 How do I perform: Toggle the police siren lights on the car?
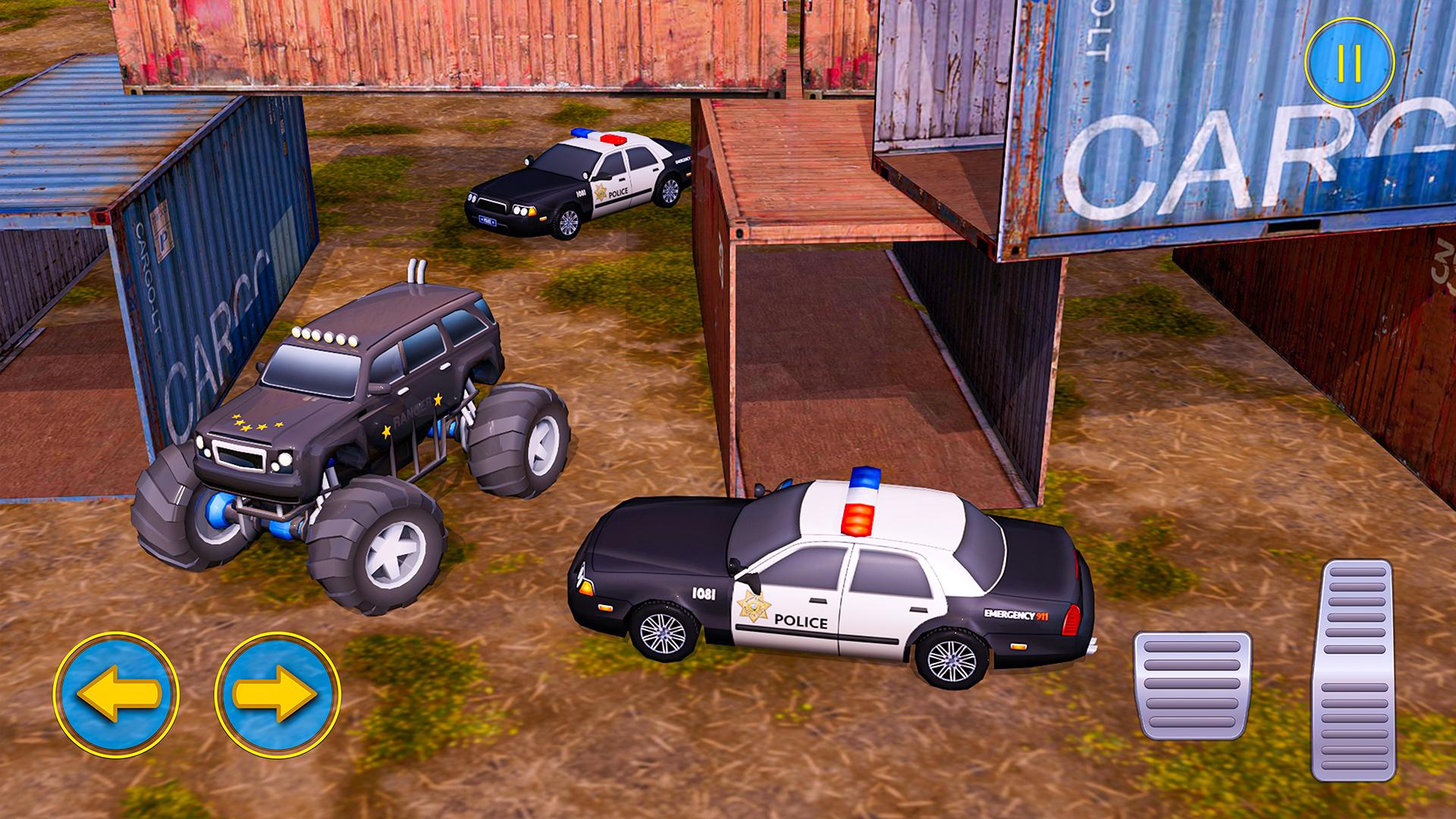click(863, 500)
